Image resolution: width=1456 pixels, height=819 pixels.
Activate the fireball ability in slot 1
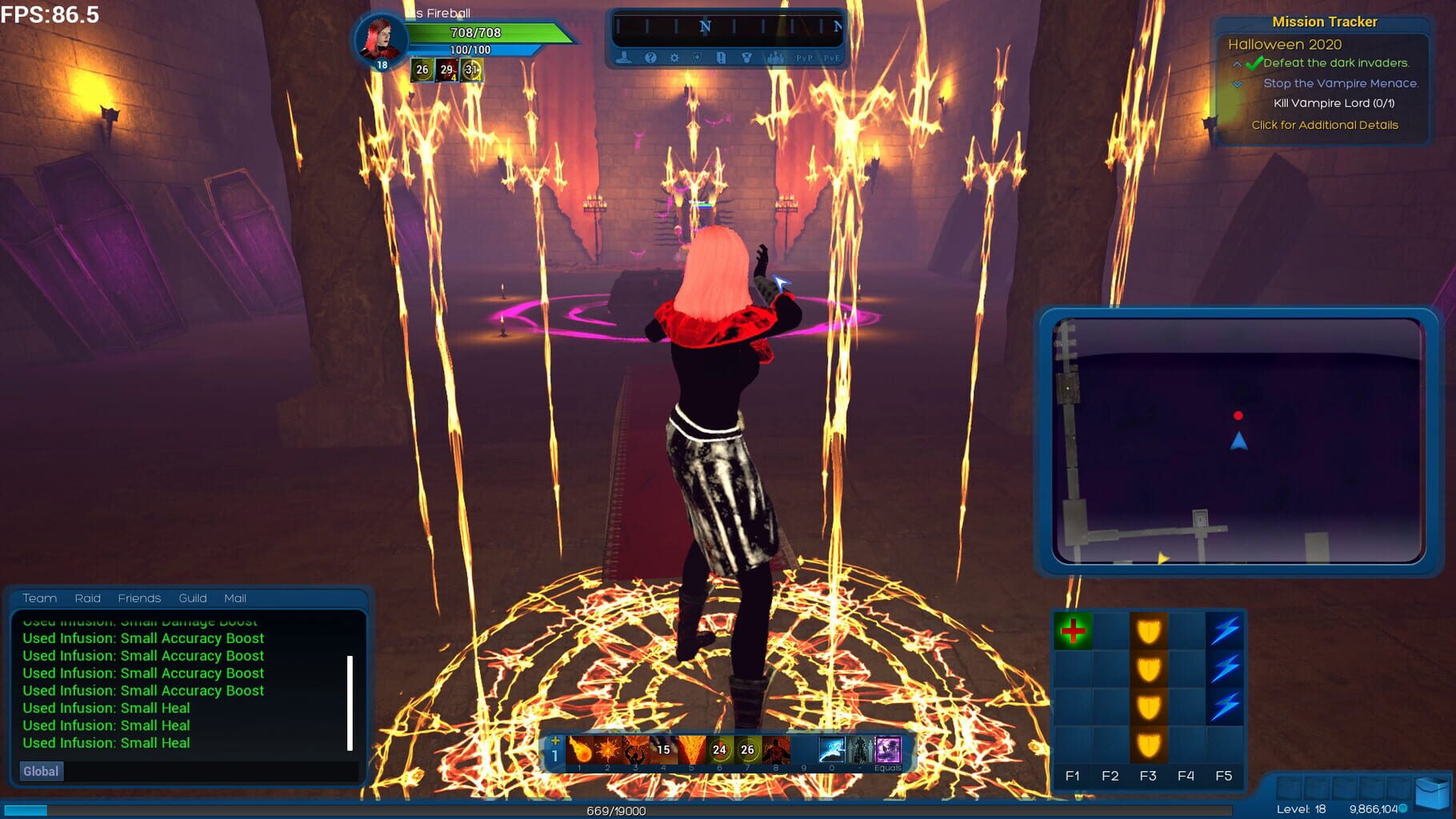coord(579,750)
